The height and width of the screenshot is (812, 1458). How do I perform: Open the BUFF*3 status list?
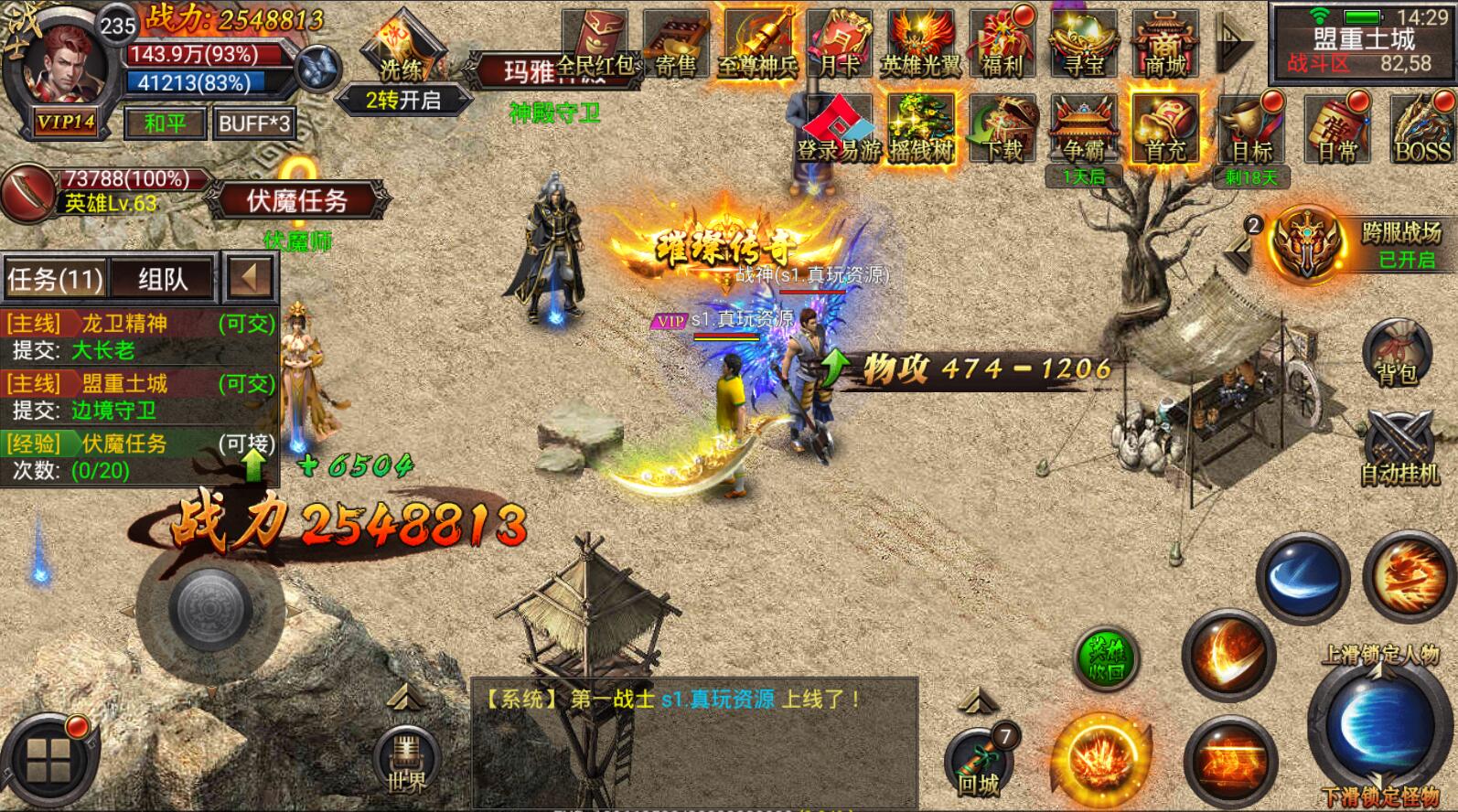tap(254, 123)
